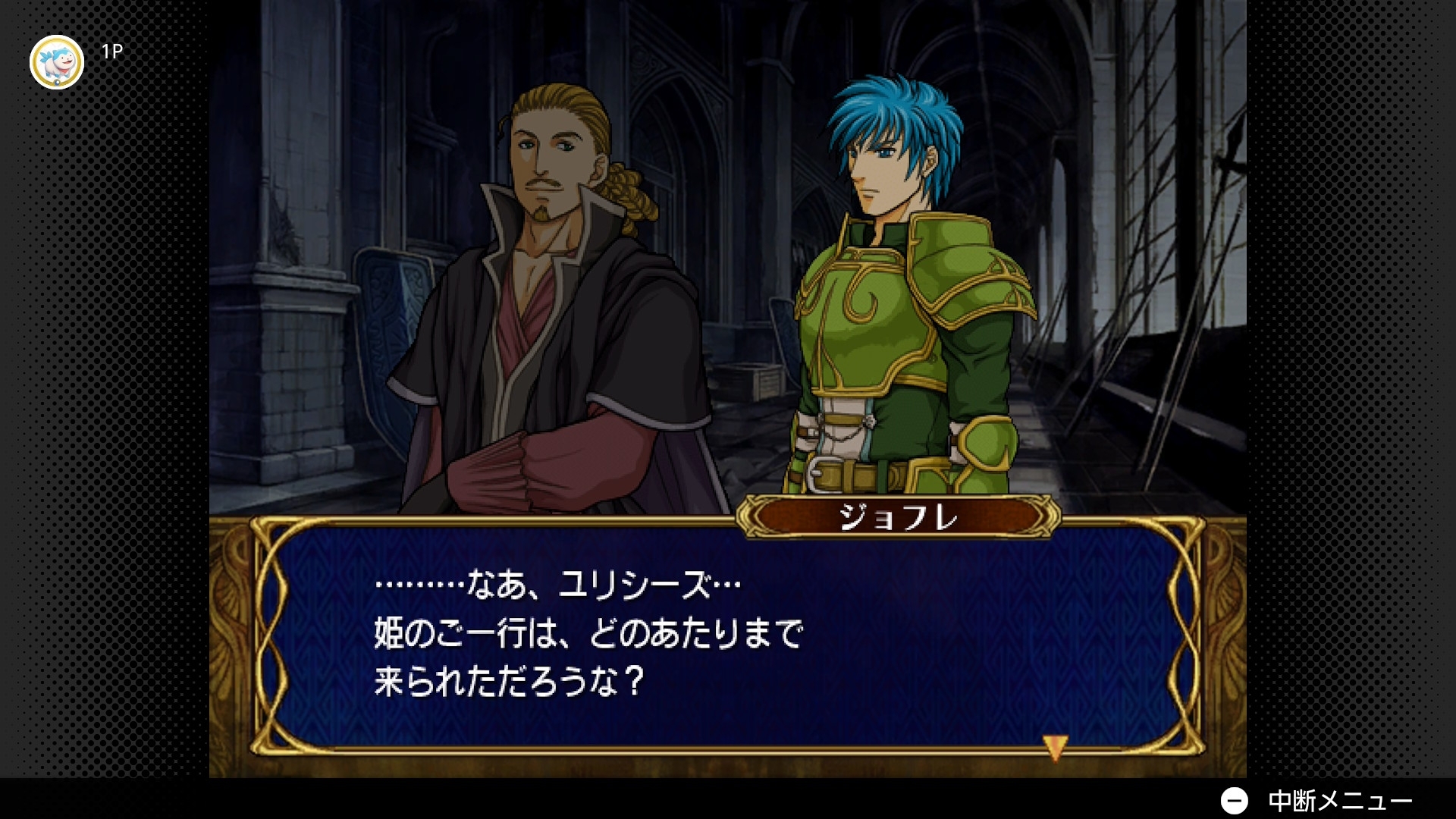Image resolution: width=1456 pixels, height=819 pixels.
Task: Click the player 1 profile avatar icon
Action: pos(57,62)
